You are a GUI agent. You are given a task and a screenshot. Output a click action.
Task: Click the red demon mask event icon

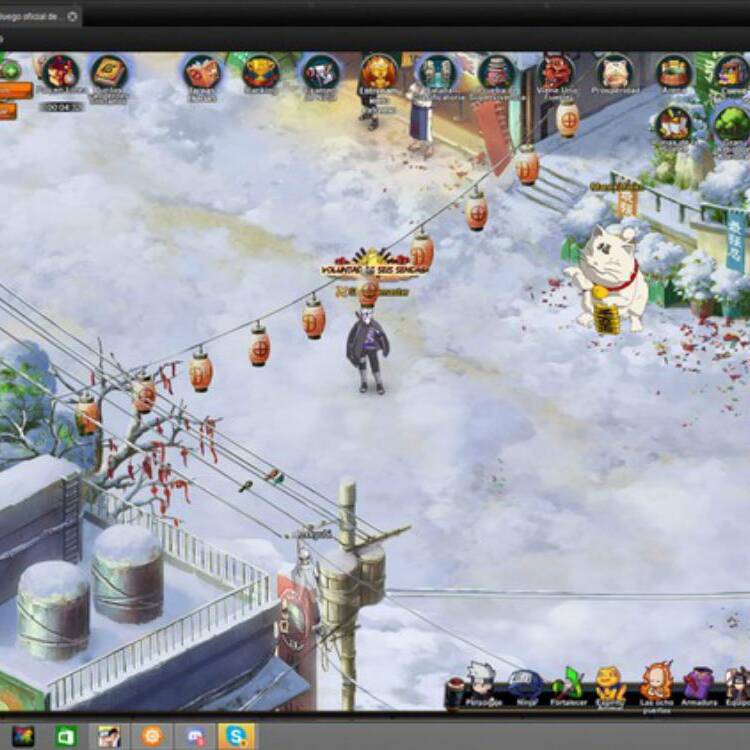(x=556, y=72)
